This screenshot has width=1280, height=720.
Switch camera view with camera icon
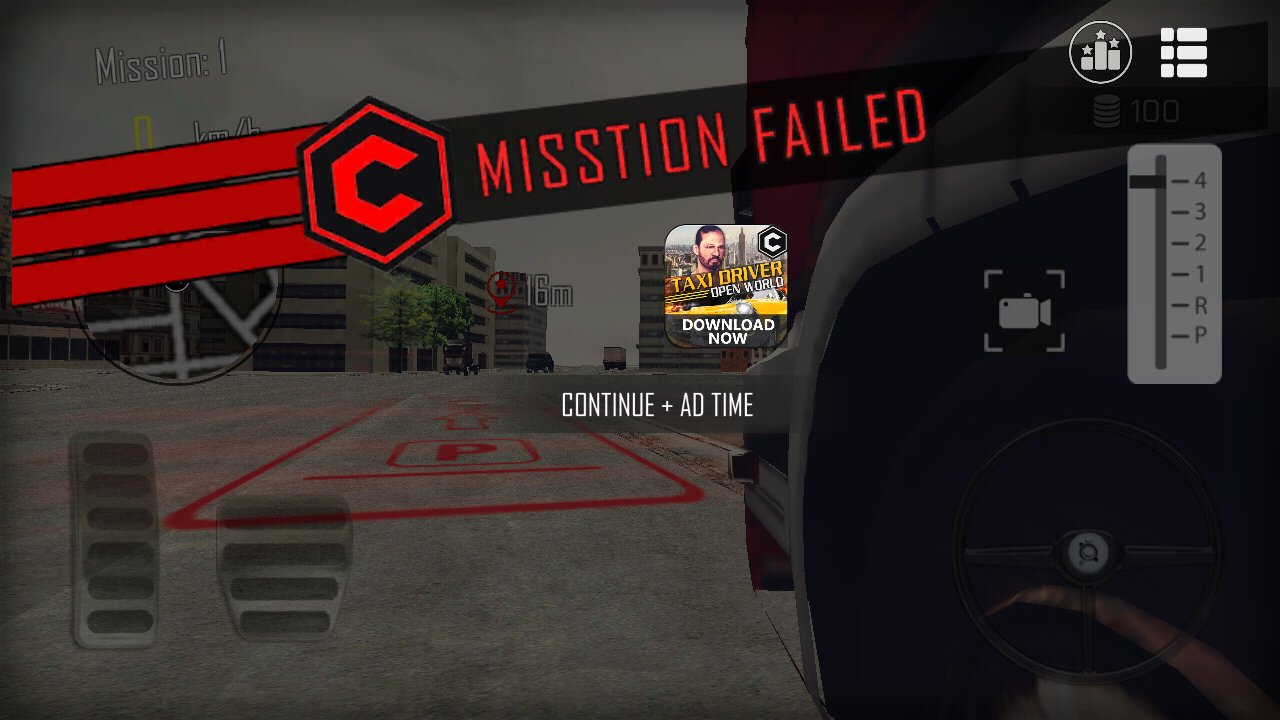click(x=1024, y=312)
